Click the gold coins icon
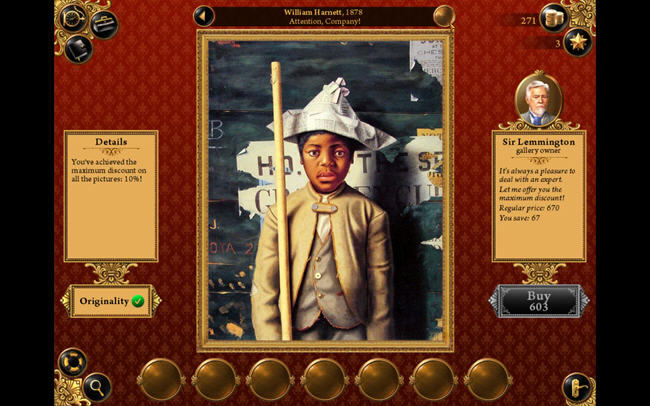This screenshot has height=406, width=650. [555, 18]
